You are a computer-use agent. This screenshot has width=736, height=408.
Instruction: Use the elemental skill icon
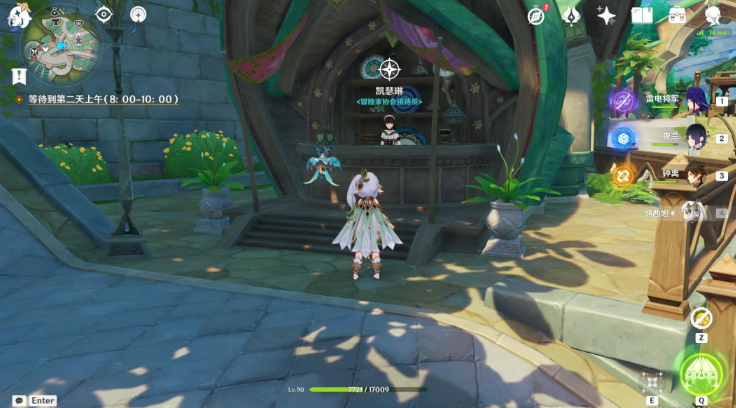click(x=652, y=381)
